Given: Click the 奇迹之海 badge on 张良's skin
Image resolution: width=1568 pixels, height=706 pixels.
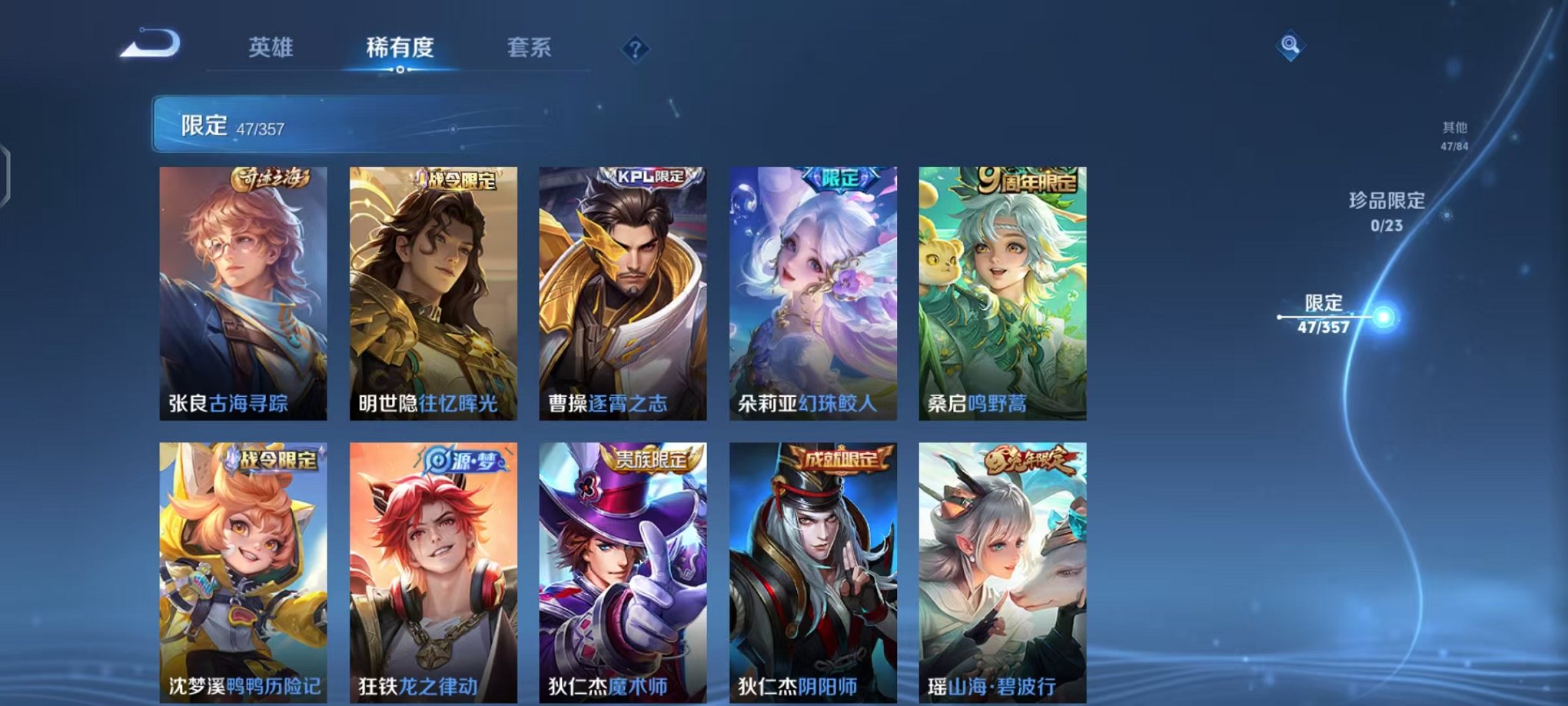Looking at the screenshot, I should [x=270, y=178].
